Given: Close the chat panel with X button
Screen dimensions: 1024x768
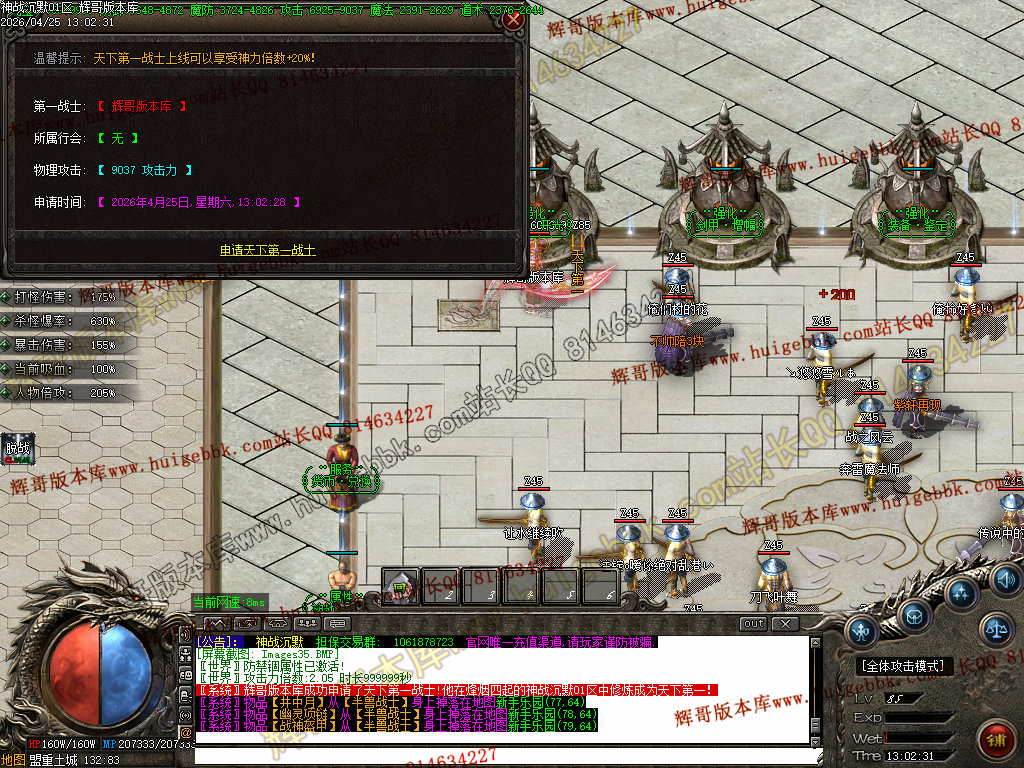Looking at the screenshot, I should [x=786, y=624].
